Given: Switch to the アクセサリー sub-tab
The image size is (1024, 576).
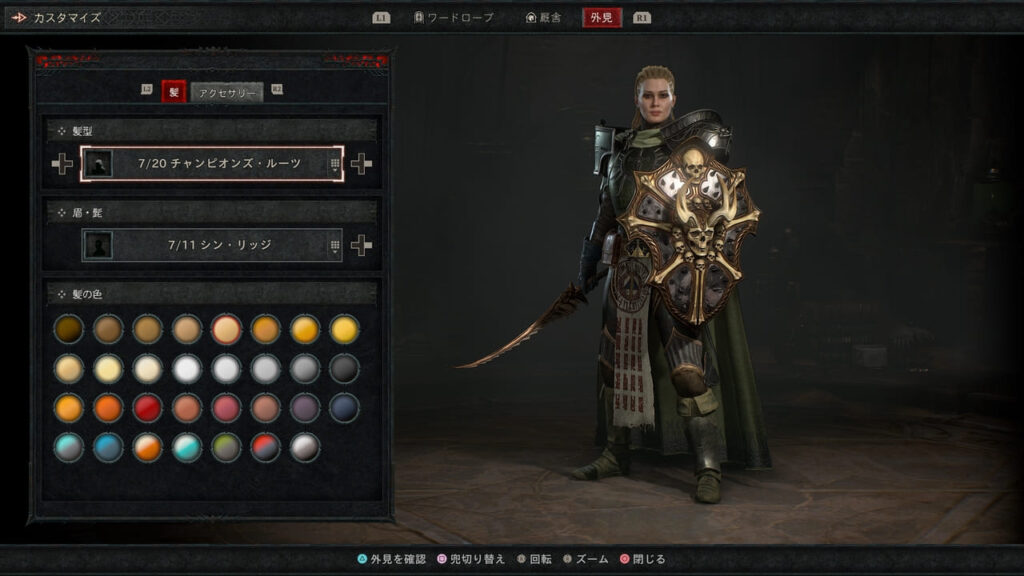Looking at the screenshot, I should click(228, 93).
